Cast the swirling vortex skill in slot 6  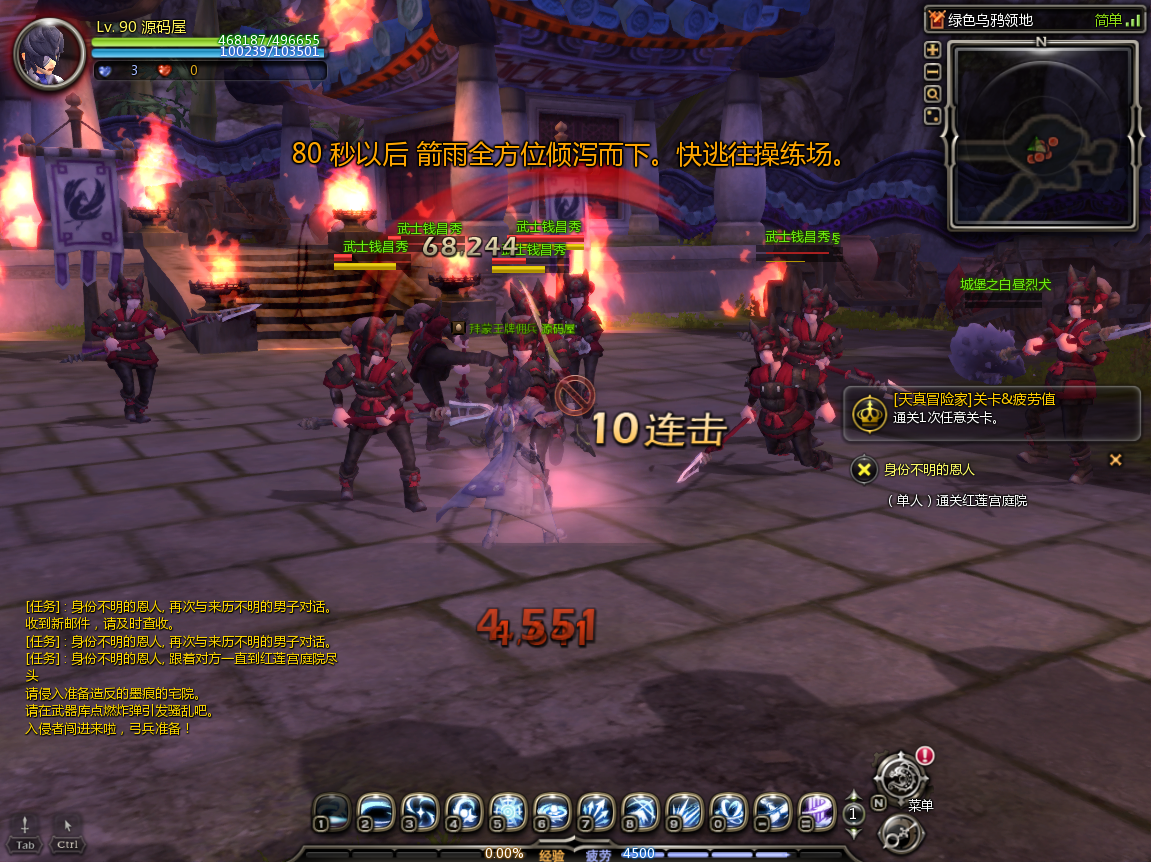coord(551,811)
